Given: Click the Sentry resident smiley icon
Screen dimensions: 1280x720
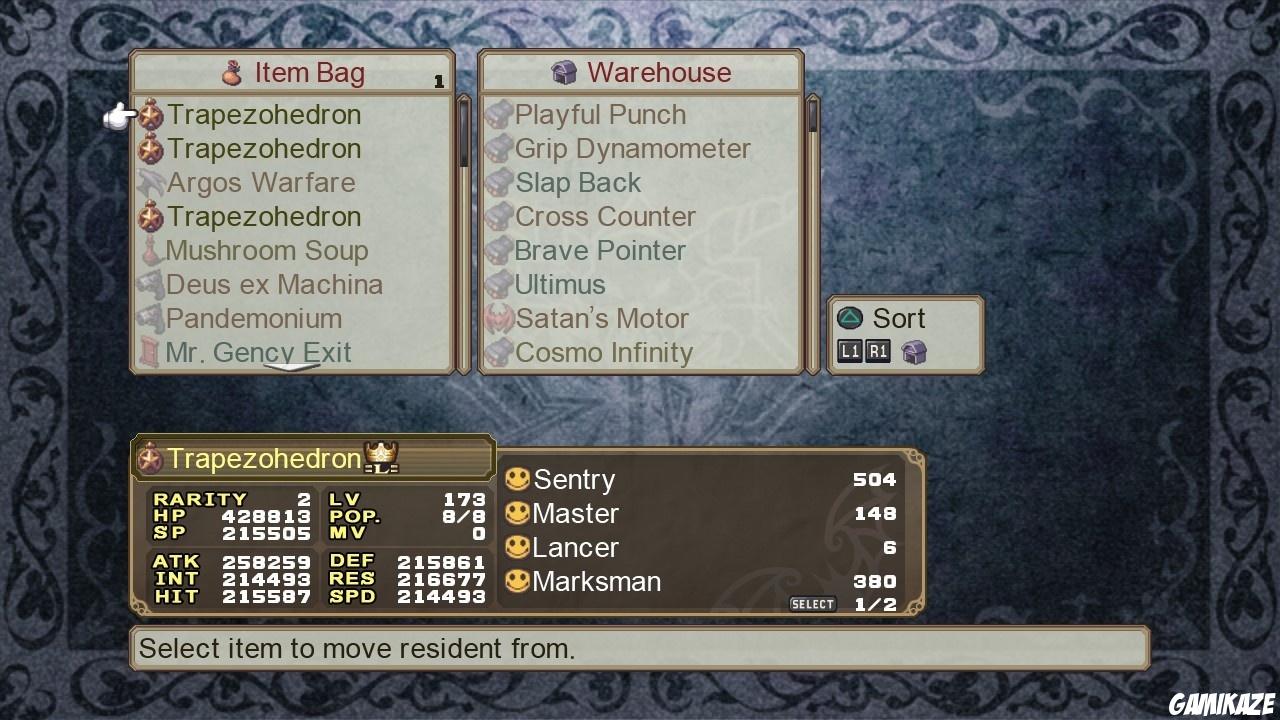Looking at the screenshot, I should coord(518,479).
